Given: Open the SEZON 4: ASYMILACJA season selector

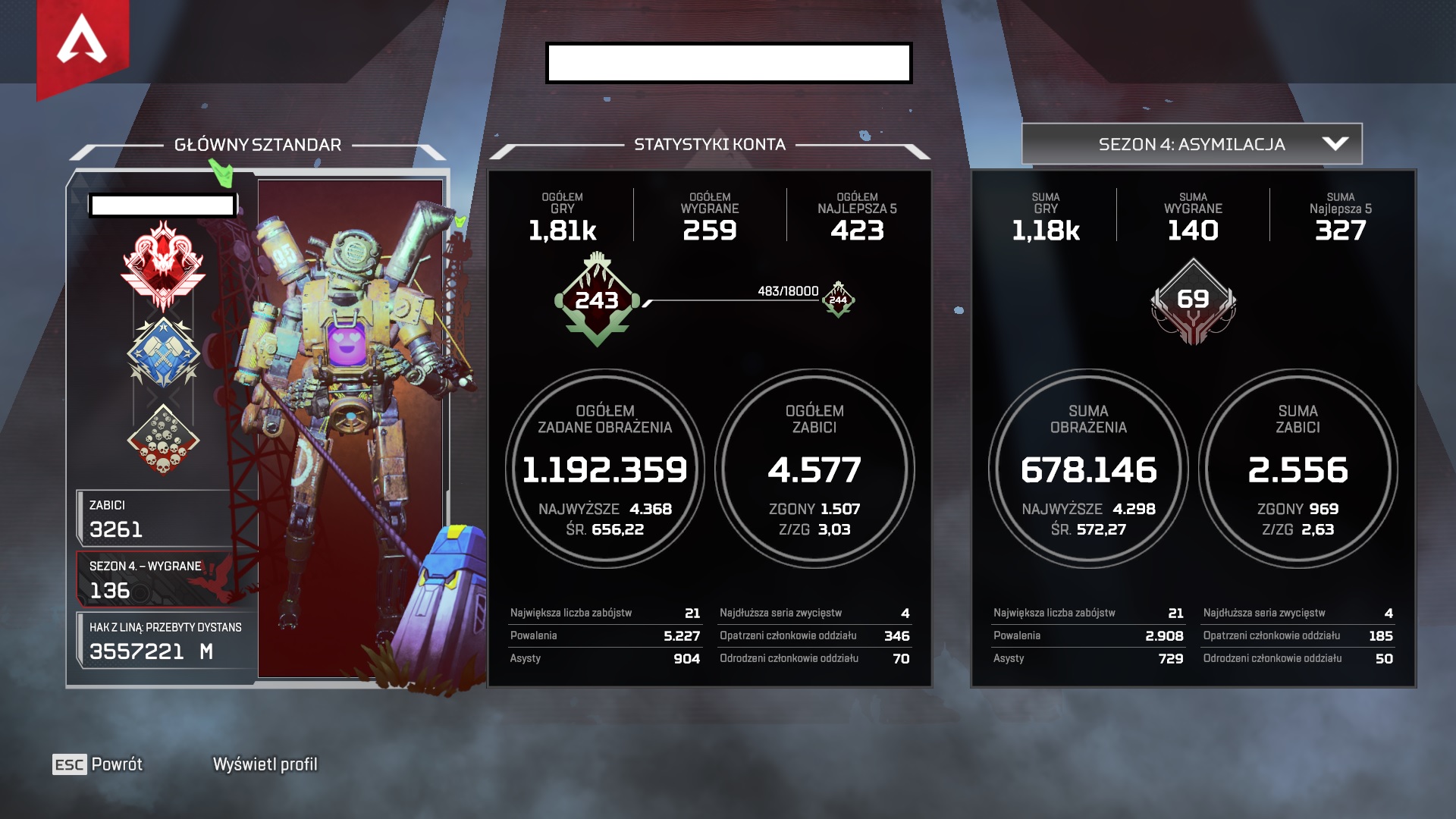Looking at the screenshot, I should [x=1191, y=142].
